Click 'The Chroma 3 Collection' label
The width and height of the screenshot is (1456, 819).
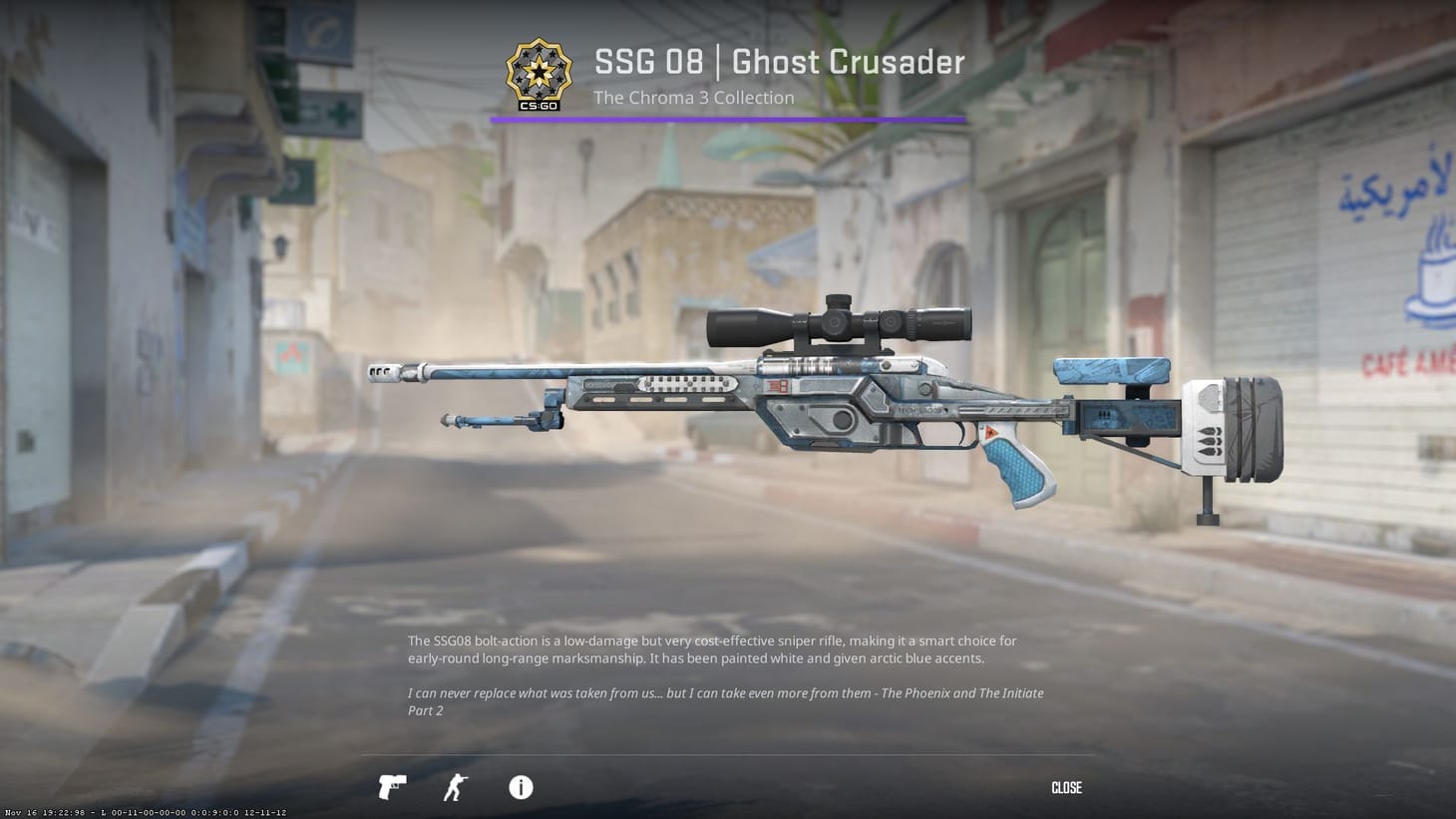click(693, 98)
